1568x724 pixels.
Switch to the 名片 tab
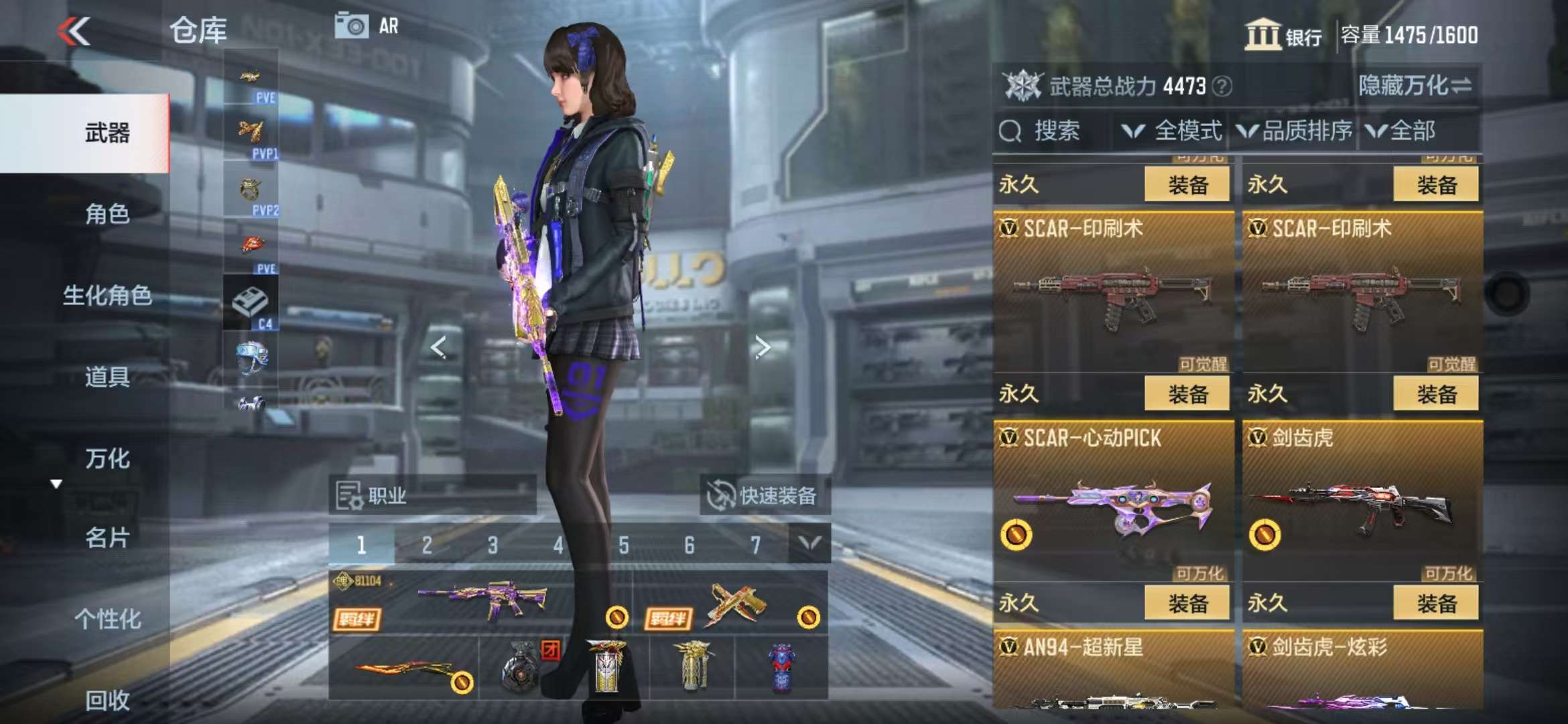pyautogui.click(x=107, y=538)
